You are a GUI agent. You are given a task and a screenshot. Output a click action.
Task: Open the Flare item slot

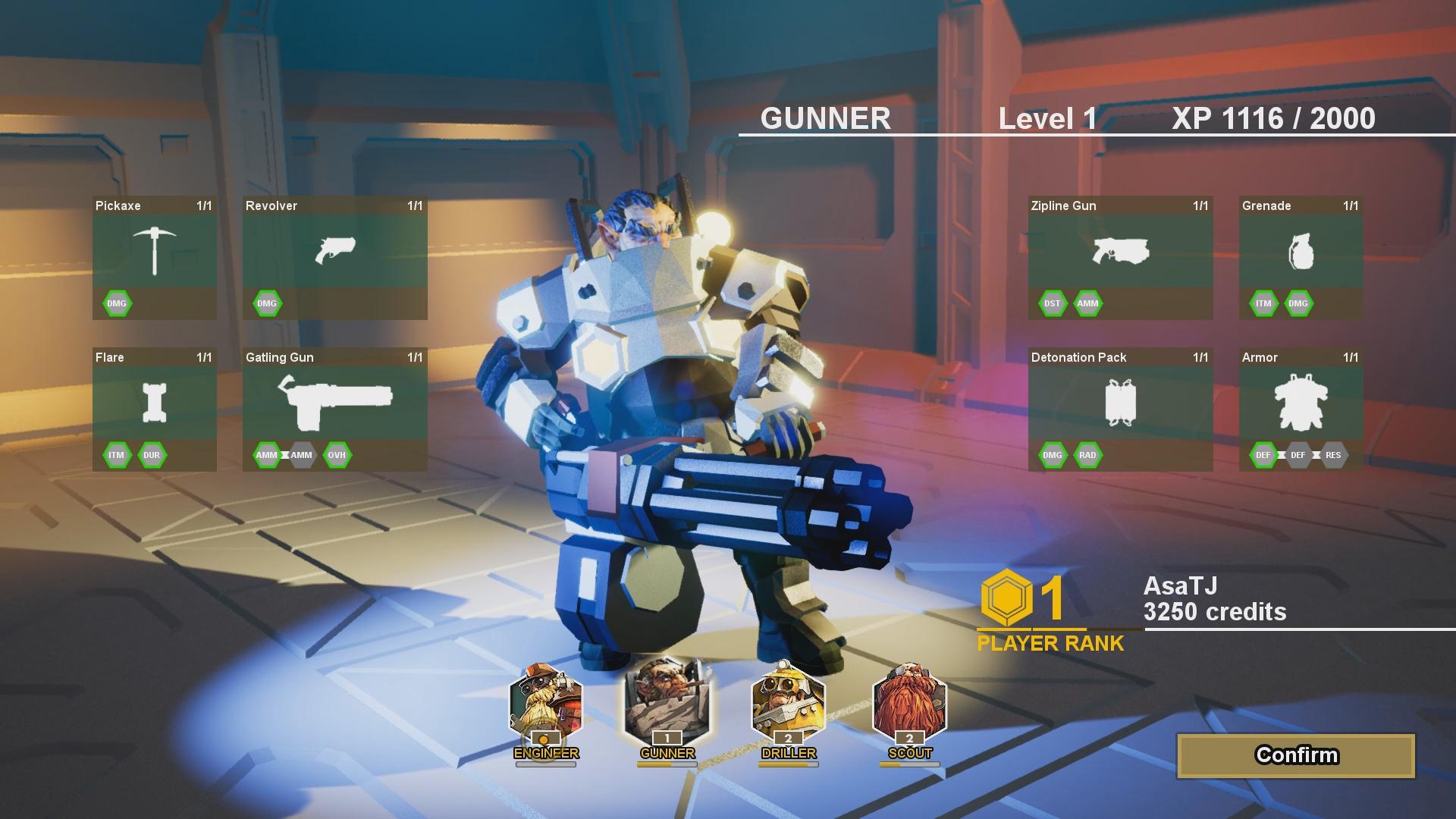pyautogui.click(x=155, y=403)
